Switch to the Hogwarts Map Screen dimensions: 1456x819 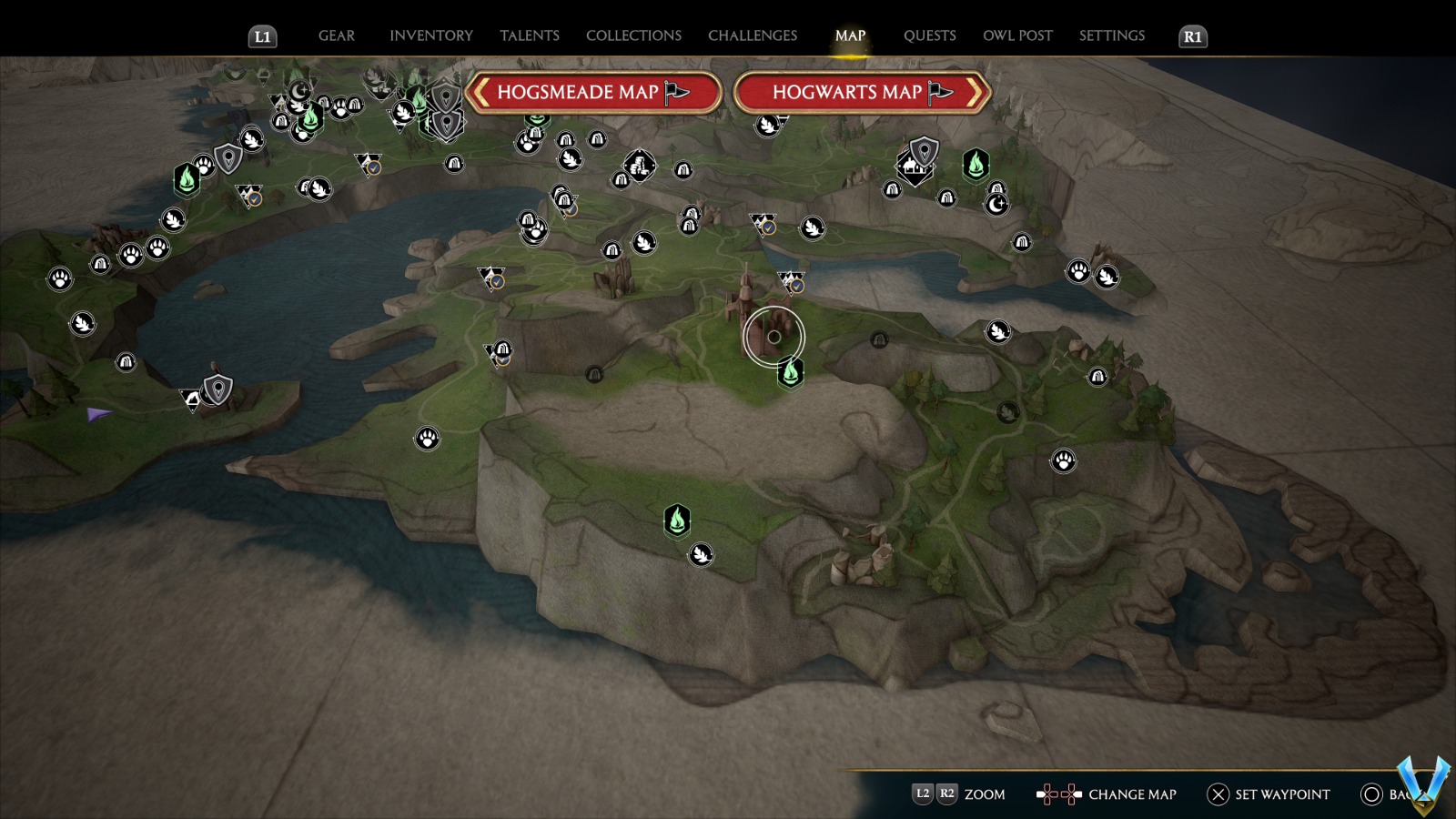click(861, 92)
